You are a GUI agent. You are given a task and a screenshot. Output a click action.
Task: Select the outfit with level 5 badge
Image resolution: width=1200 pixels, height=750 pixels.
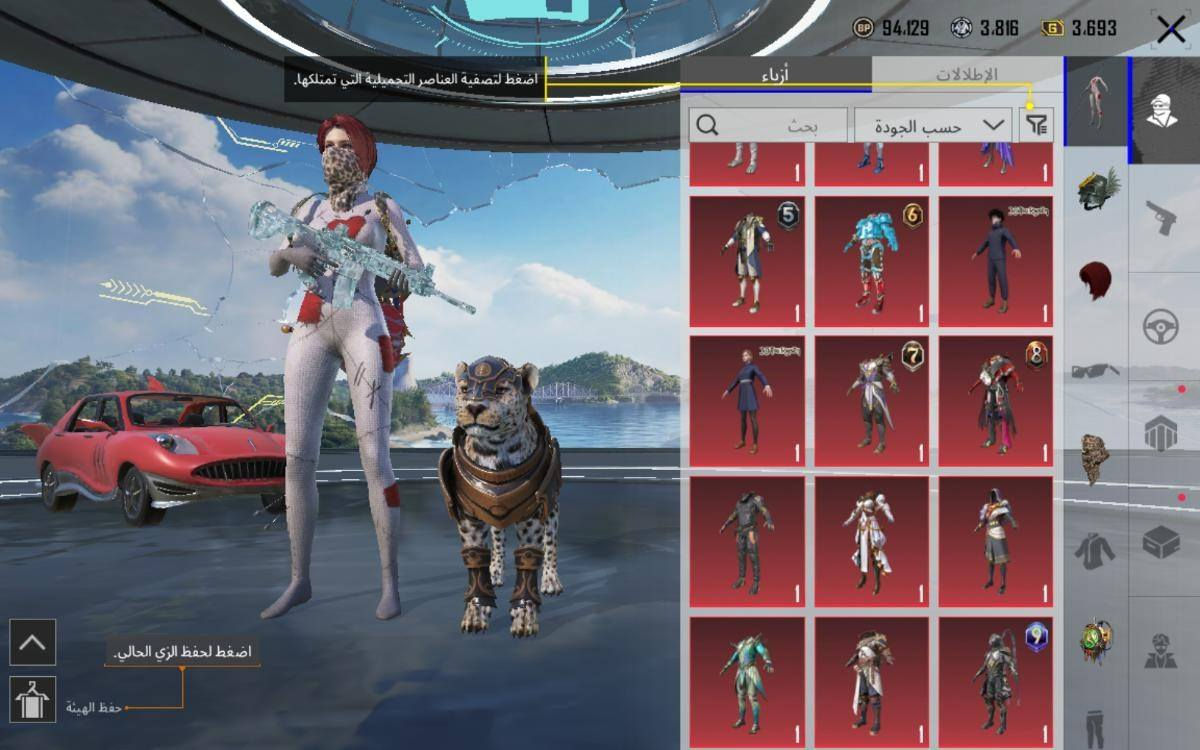tap(746, 262)
